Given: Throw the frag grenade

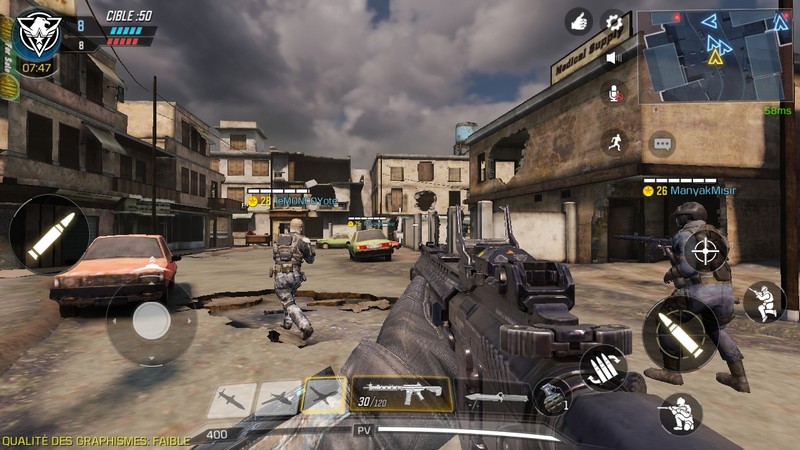Looking at the screenshot, I should pyautogui.click(x=551, y=397).
